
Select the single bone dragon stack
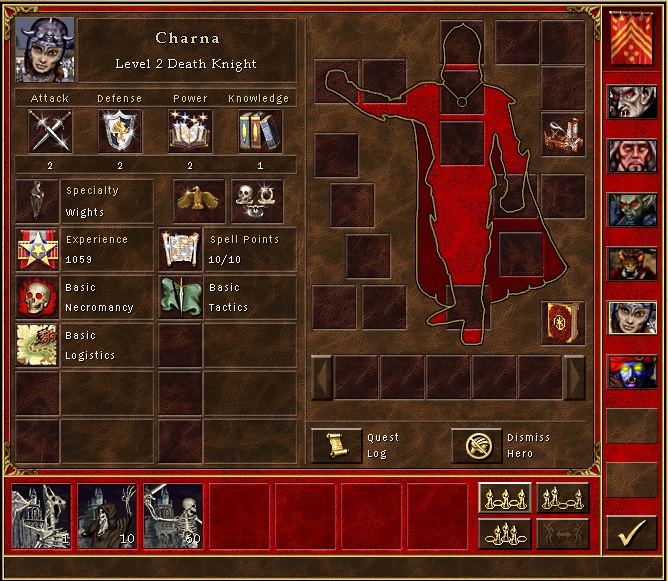pos(41,516)
